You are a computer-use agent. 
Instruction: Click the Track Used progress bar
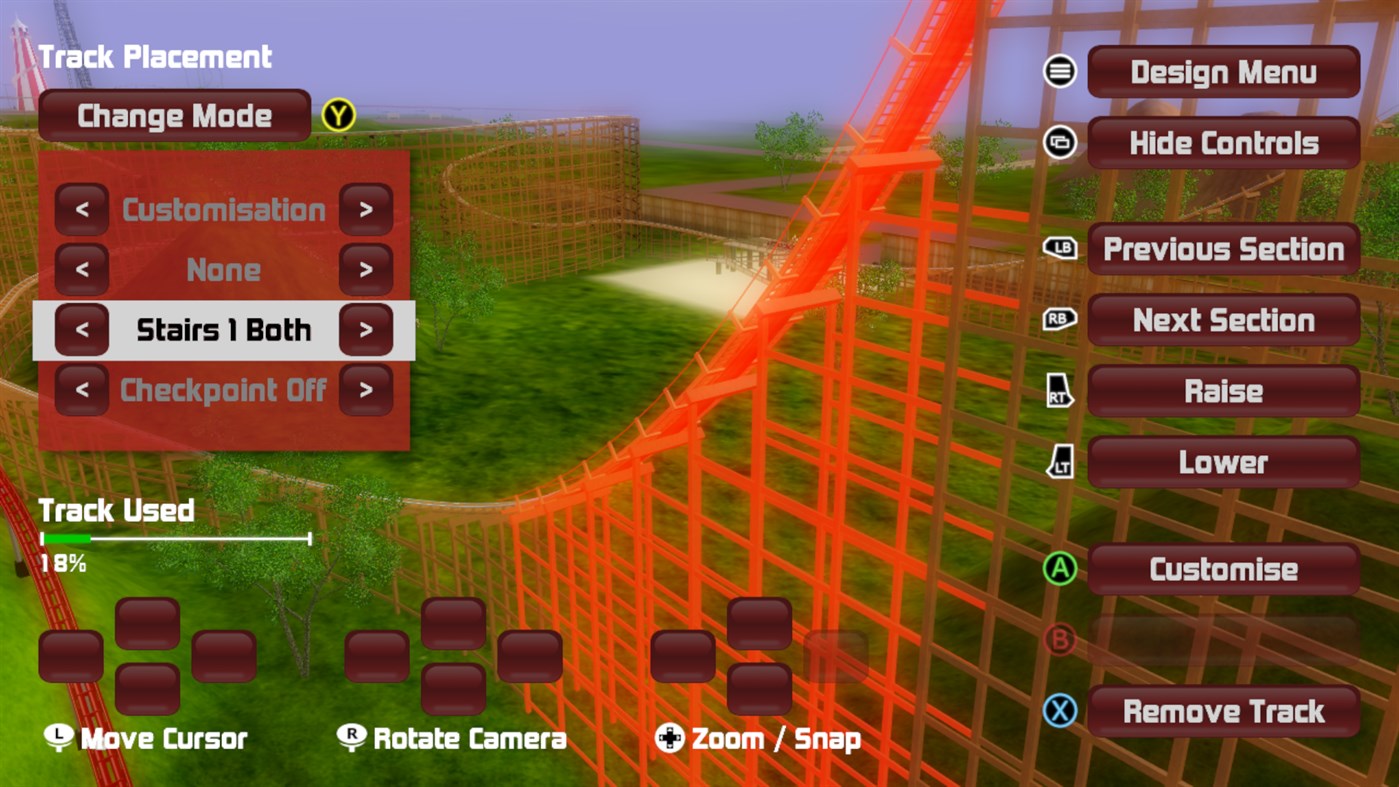(x=175, y=539)
